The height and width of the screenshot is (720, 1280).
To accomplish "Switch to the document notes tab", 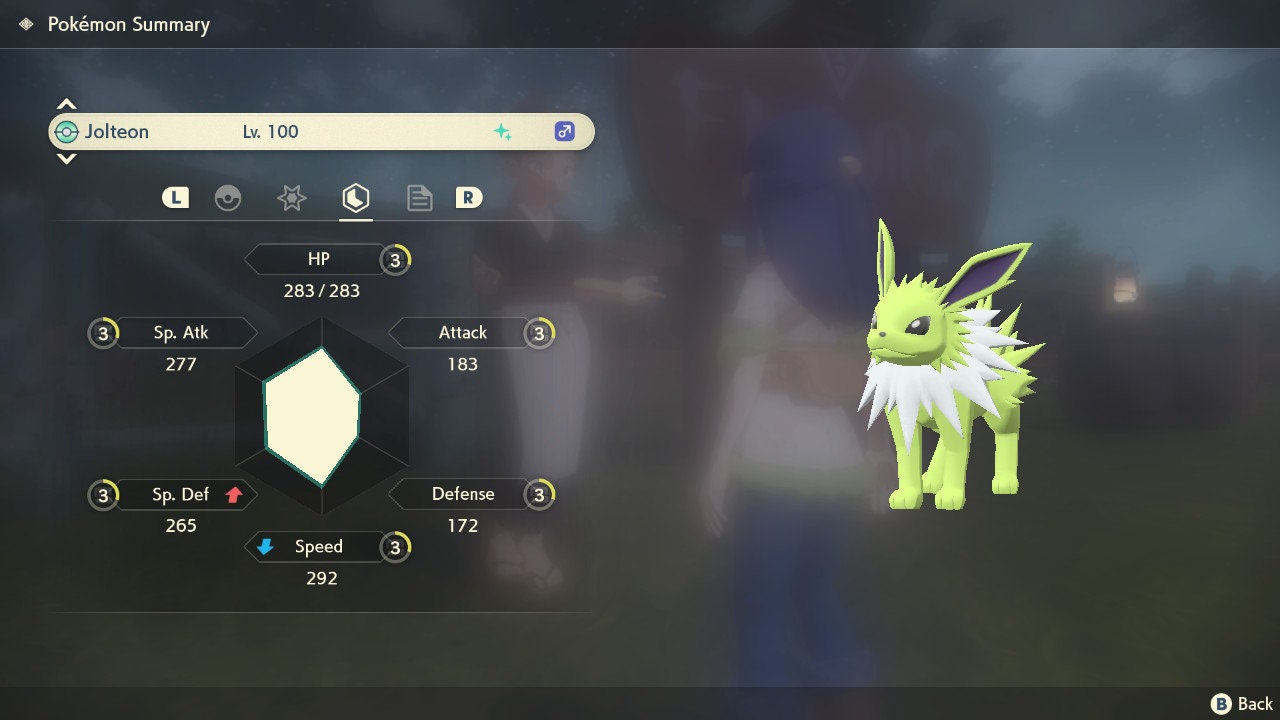I will pyautogui.click(x=419, y=198).
